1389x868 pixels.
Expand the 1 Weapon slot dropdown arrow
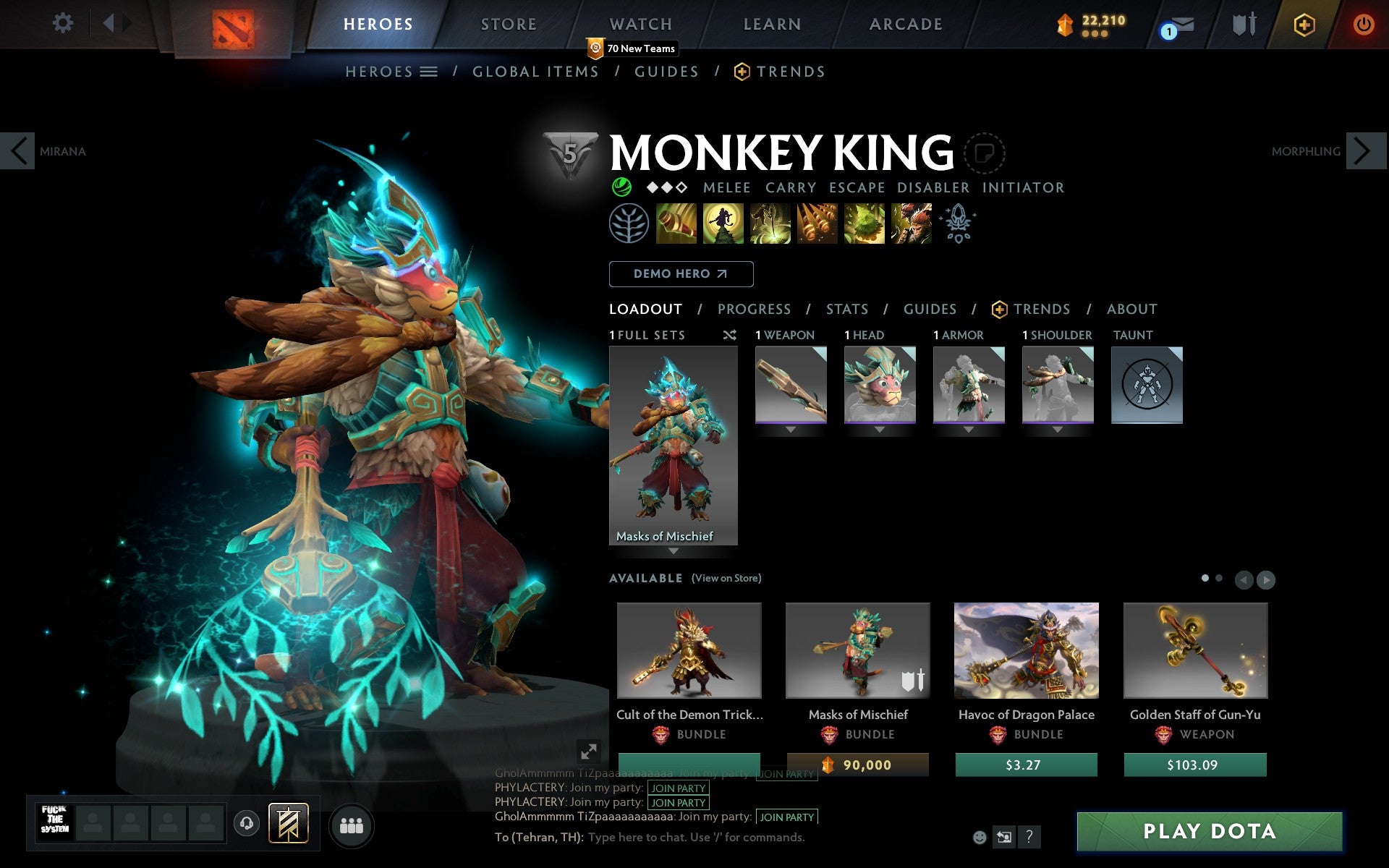(x=789, y=428)
